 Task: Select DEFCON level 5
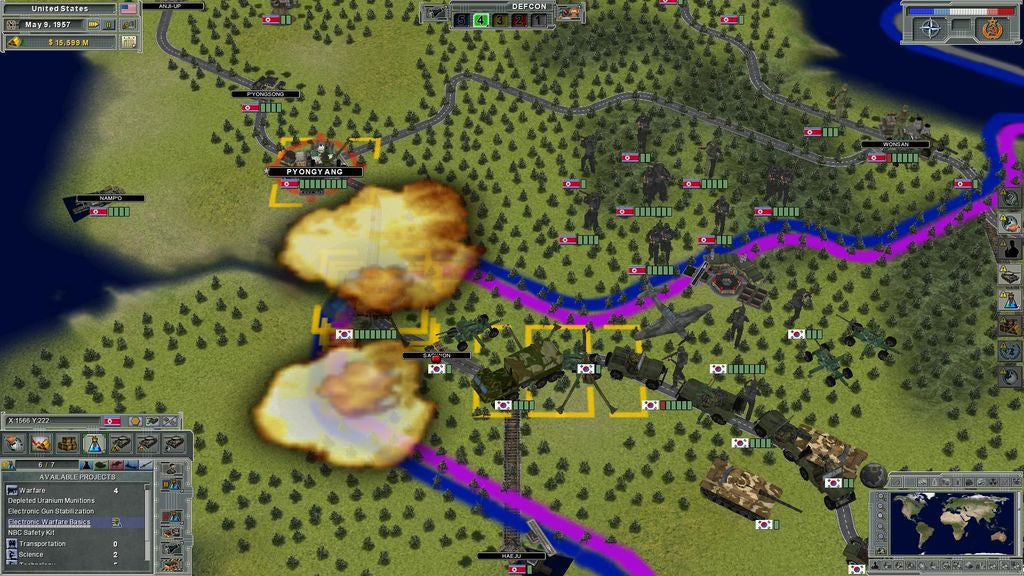(x=460, y=18)
